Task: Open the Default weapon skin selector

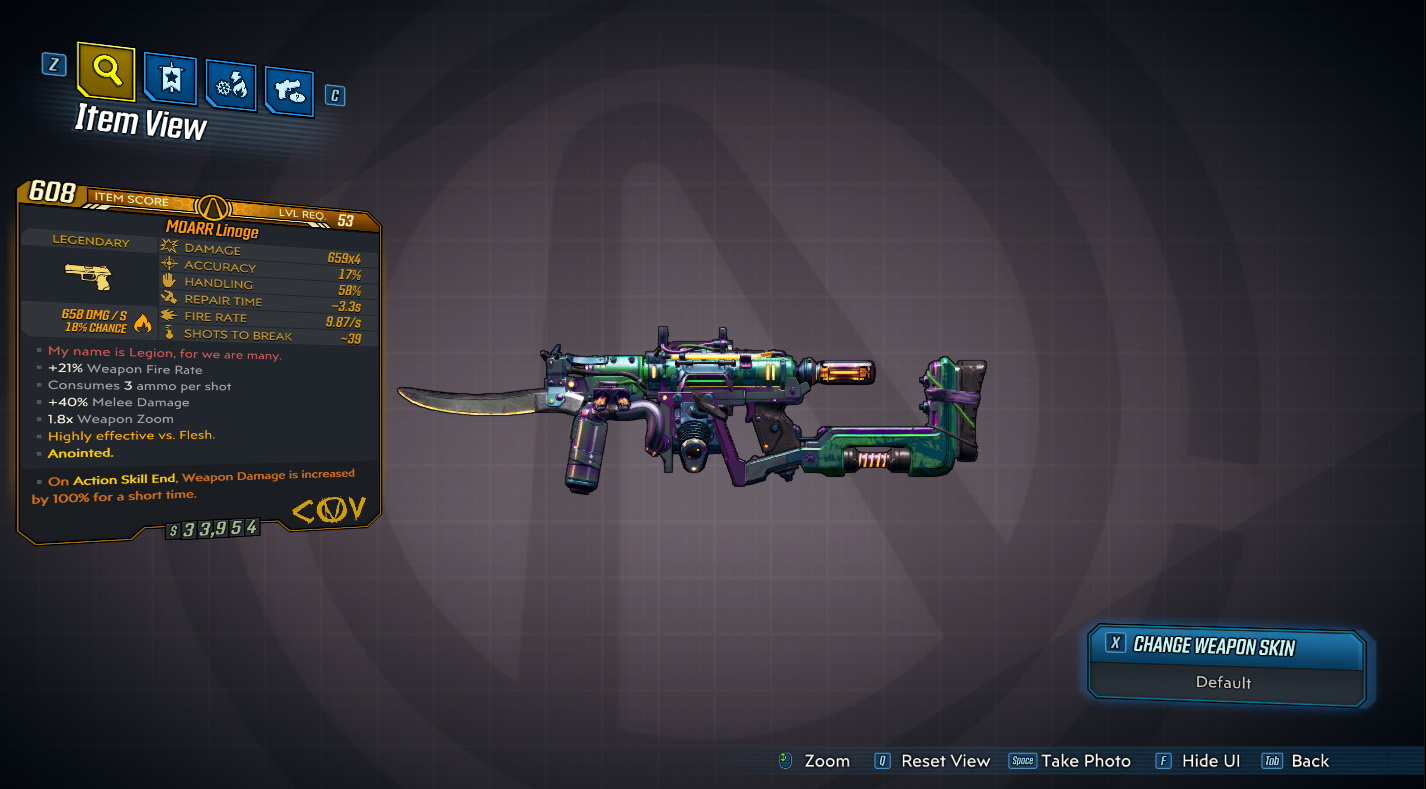Action: pyautogui.click(x=1226, y=682)
